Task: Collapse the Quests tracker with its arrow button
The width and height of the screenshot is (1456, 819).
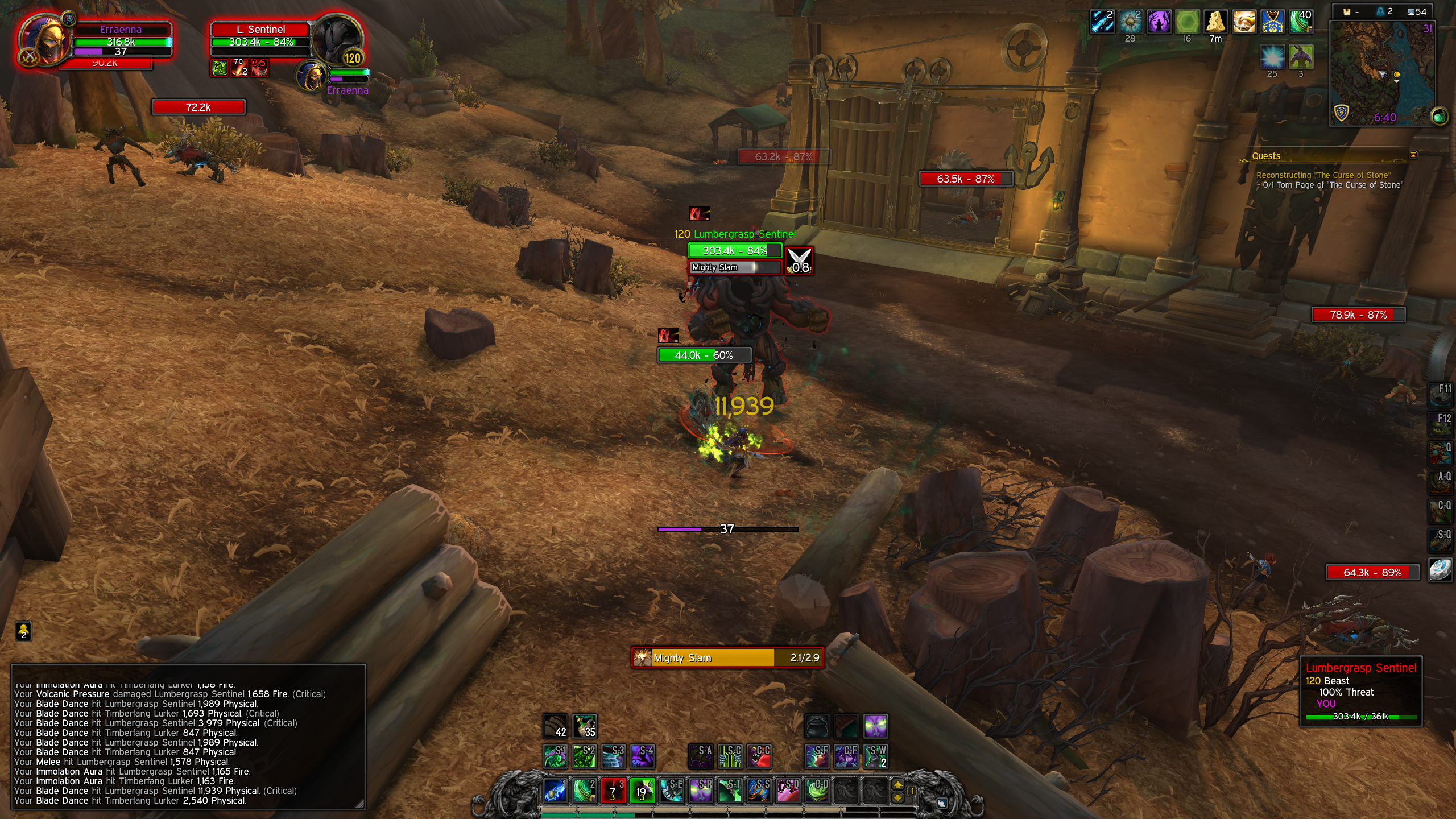Action: [1413, 155]
